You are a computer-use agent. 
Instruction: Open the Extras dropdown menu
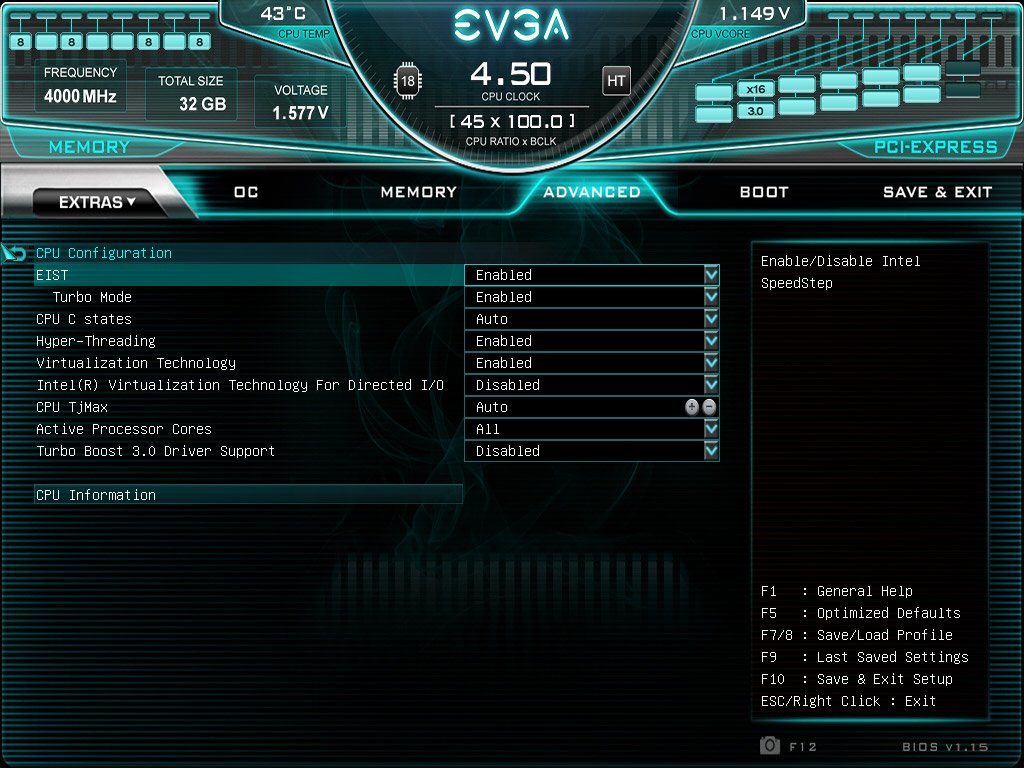(x=97, y=202)
